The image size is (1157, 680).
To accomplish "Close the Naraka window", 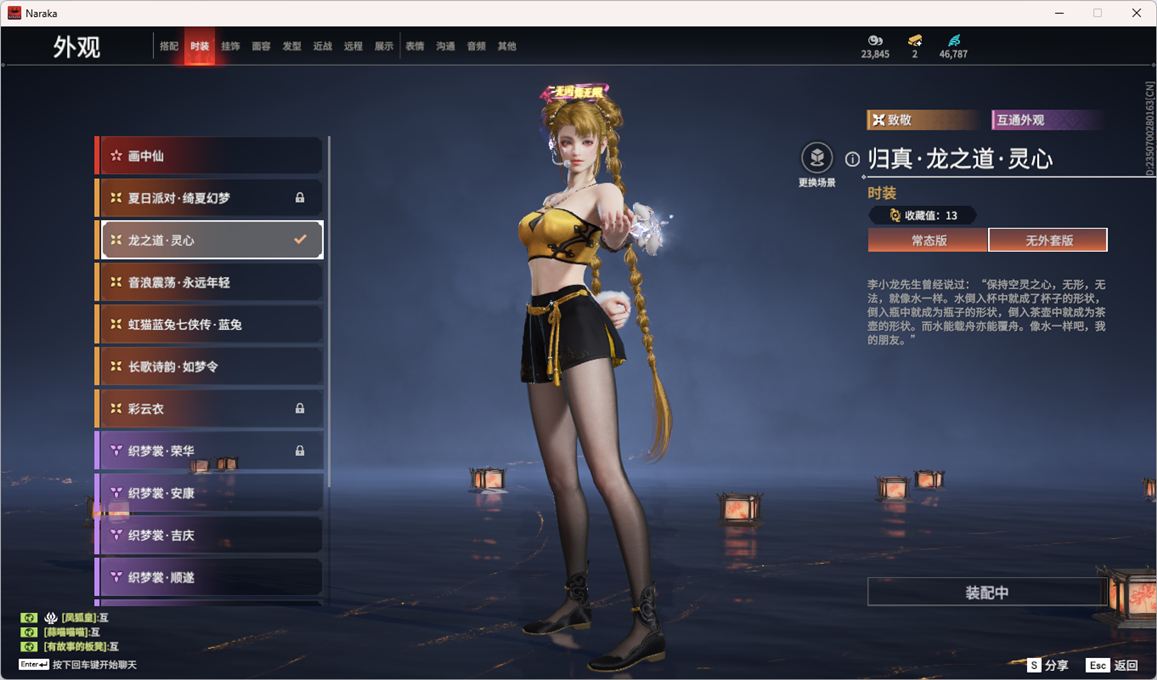I will (1136, 13).
